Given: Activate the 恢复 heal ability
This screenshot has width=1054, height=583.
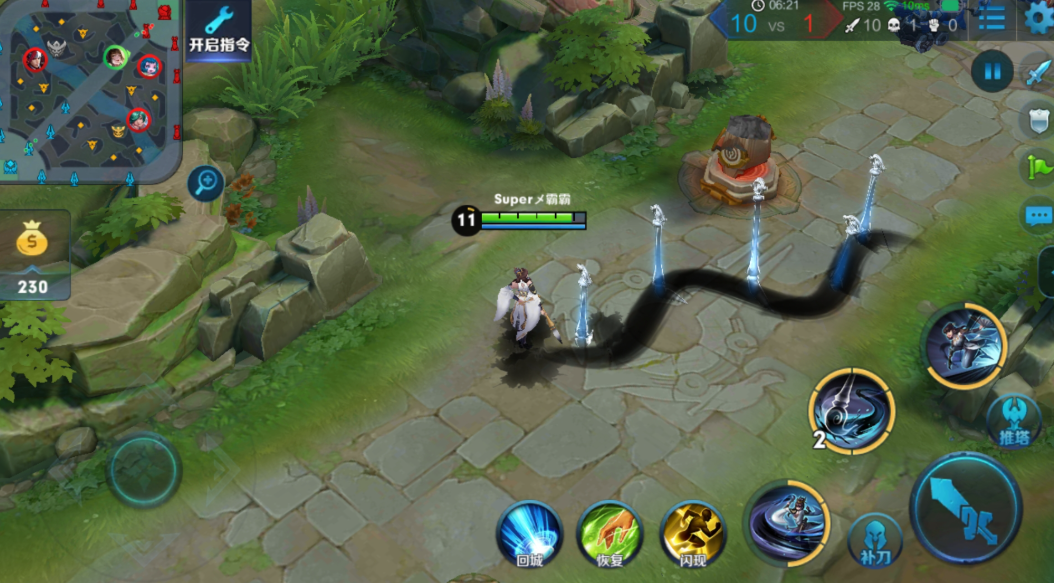Looking at the screenshot, I should (x=610, y=533).
